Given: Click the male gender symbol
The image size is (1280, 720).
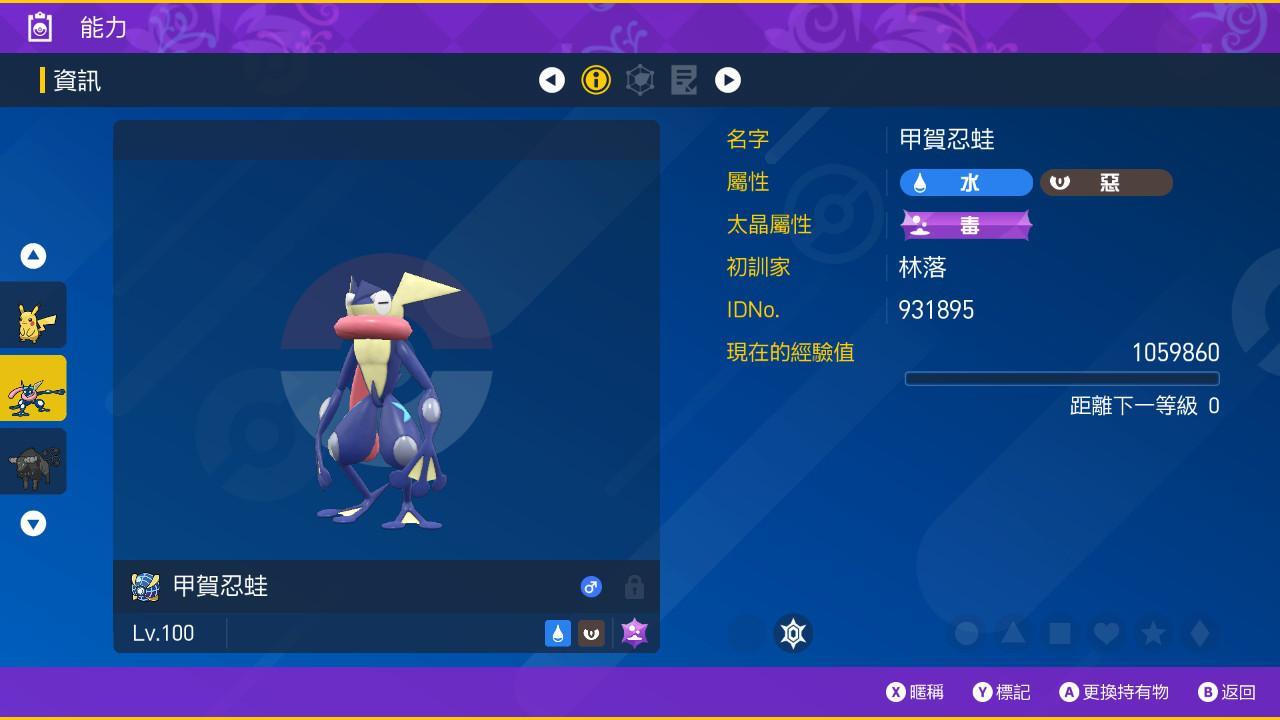Looking at the screenshot, I should pos(591,587).
